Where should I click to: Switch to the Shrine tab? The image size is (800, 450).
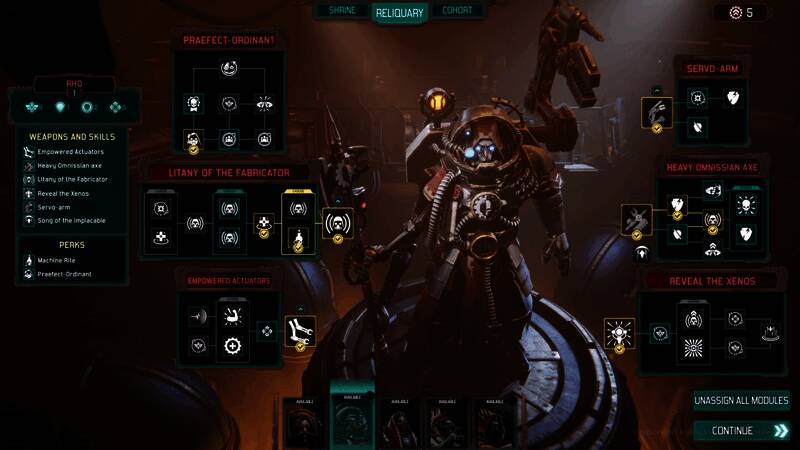[343, 10]
